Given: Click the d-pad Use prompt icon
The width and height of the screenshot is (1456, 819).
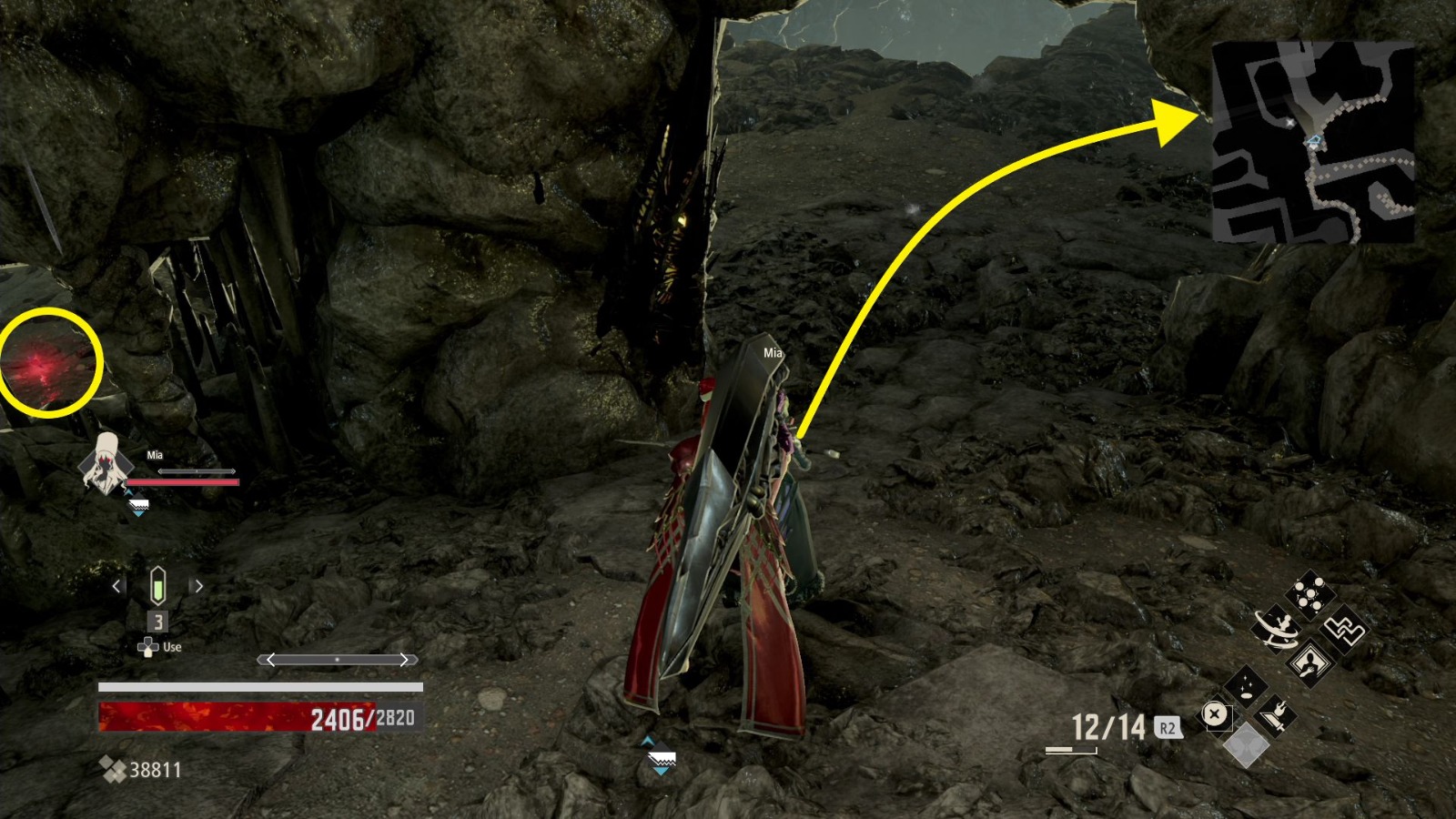Looking at the screenshot, I should pos(147,646).
